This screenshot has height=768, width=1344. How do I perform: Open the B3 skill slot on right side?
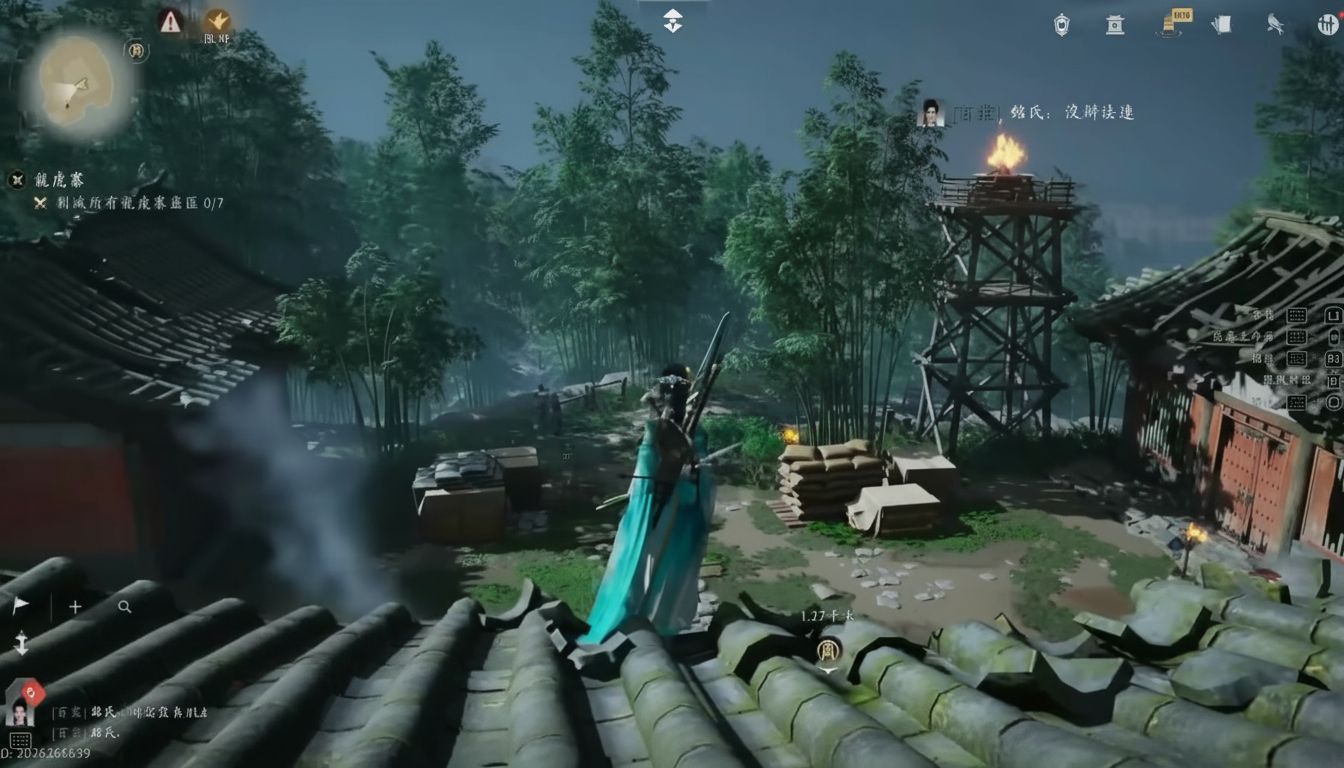click(x=1333, y=360)
